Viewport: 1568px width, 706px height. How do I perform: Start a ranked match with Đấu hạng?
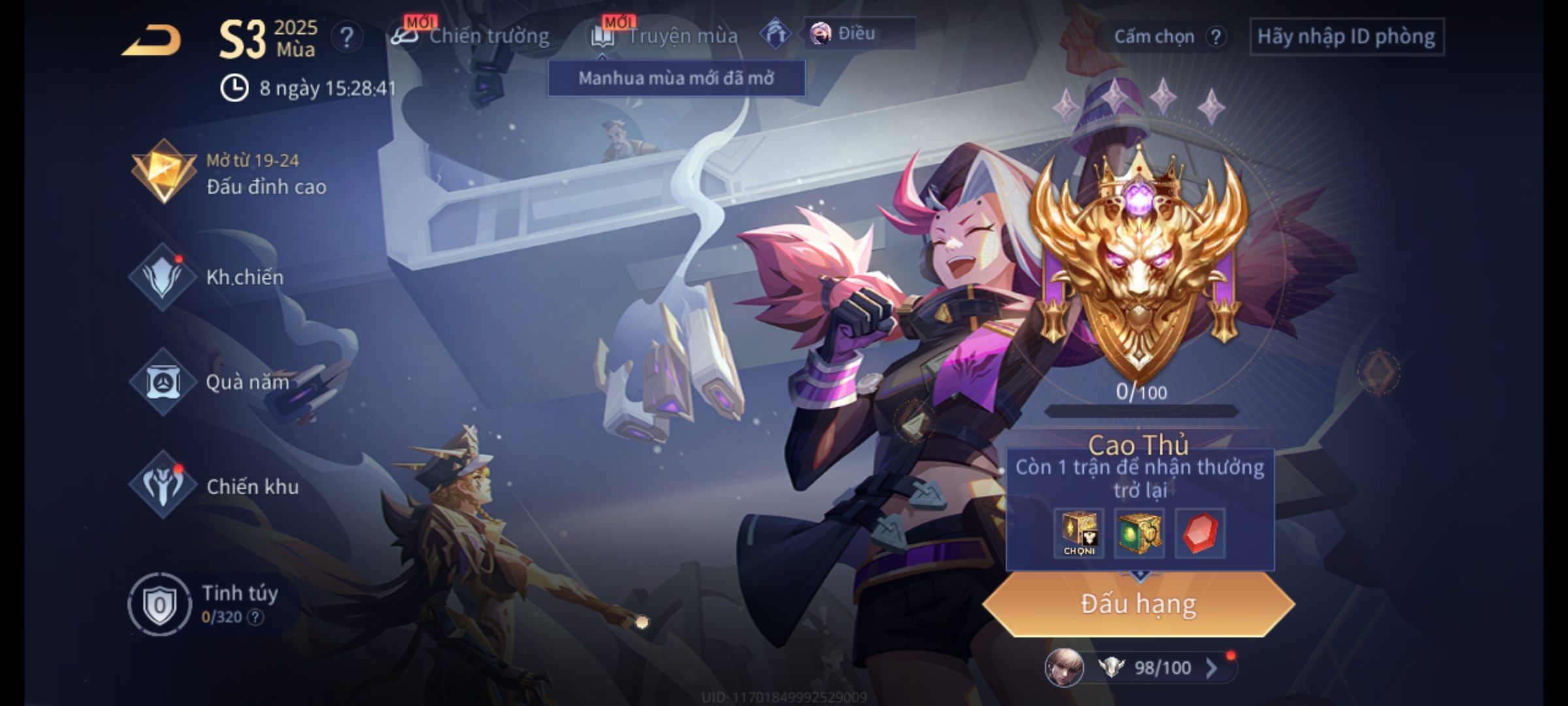(x=1138, y=604)
